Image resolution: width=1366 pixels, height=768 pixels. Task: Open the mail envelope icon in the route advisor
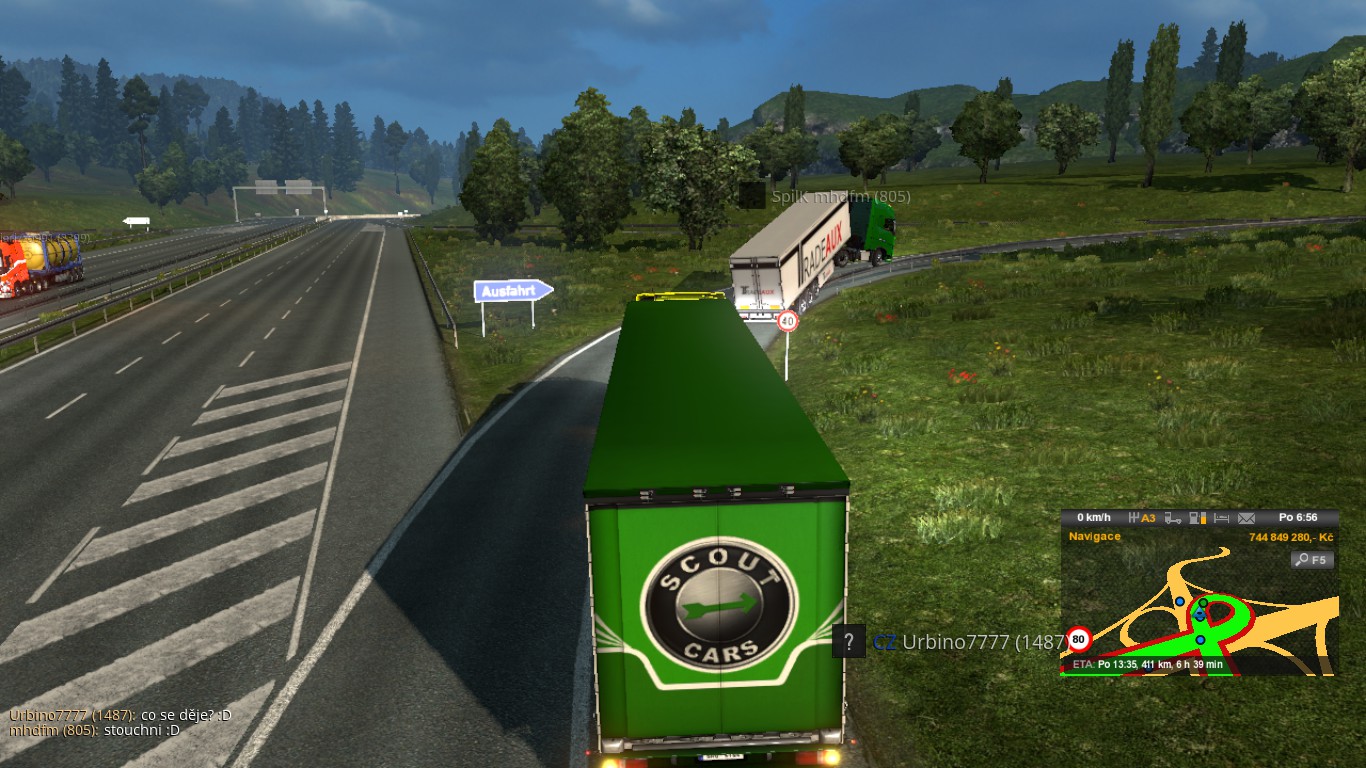(x=1246, y=518)
